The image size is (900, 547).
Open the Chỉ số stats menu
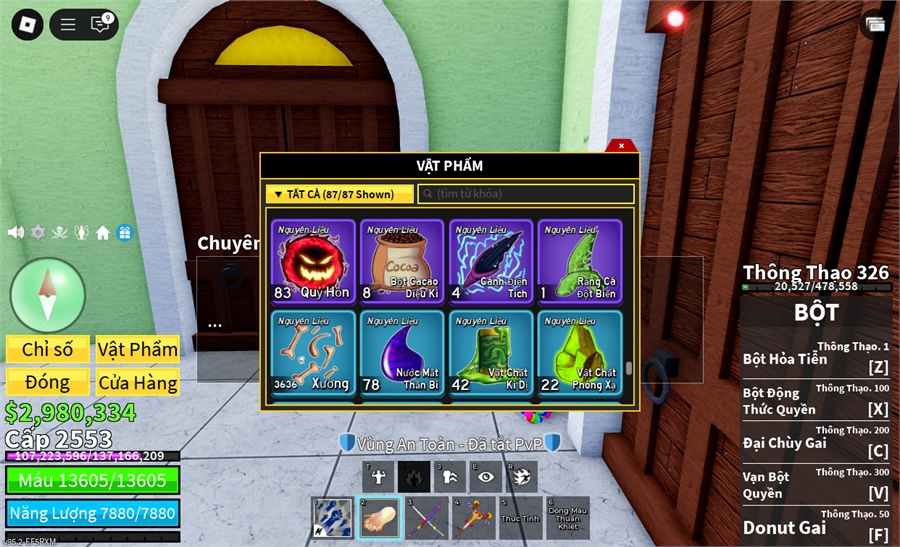point(48,349)
